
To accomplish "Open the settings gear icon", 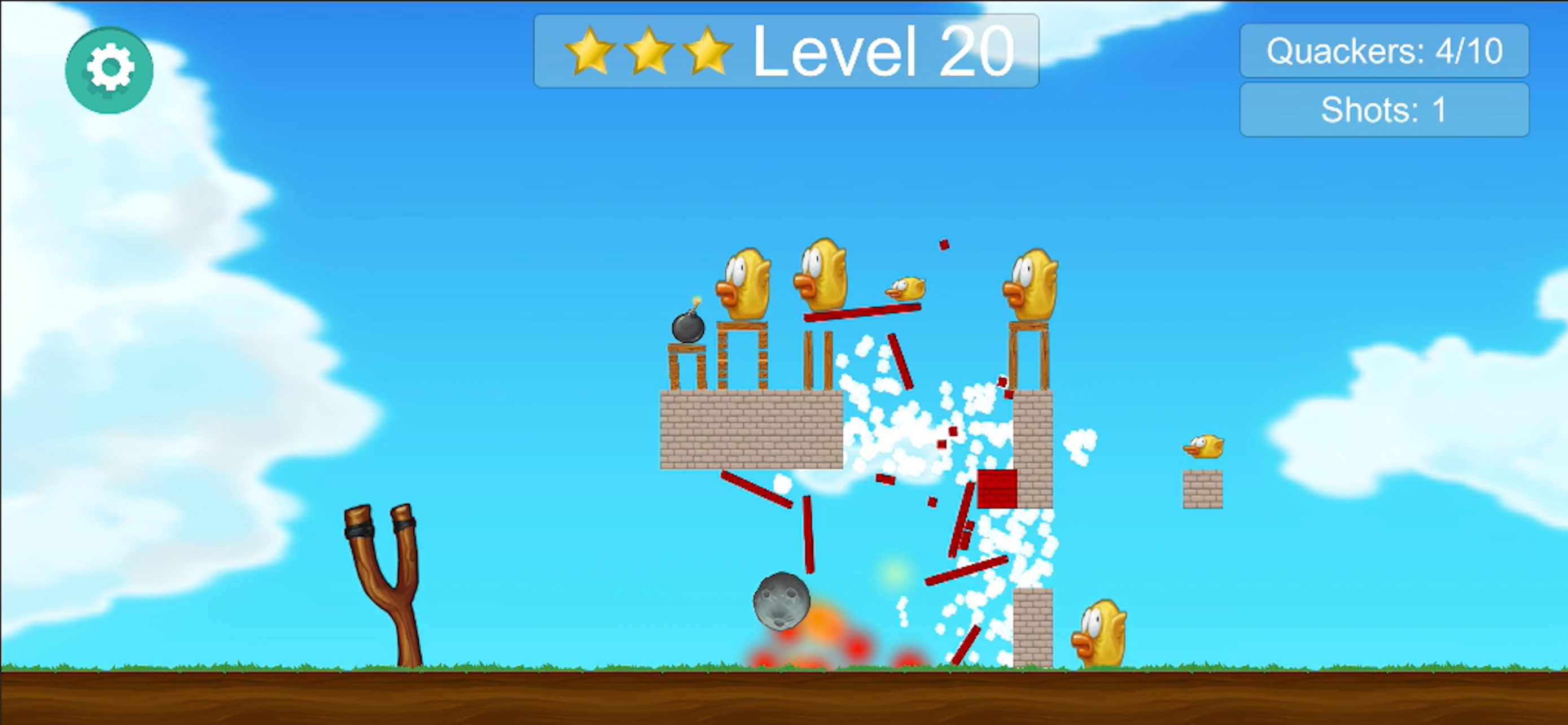I will pos(108,69).
